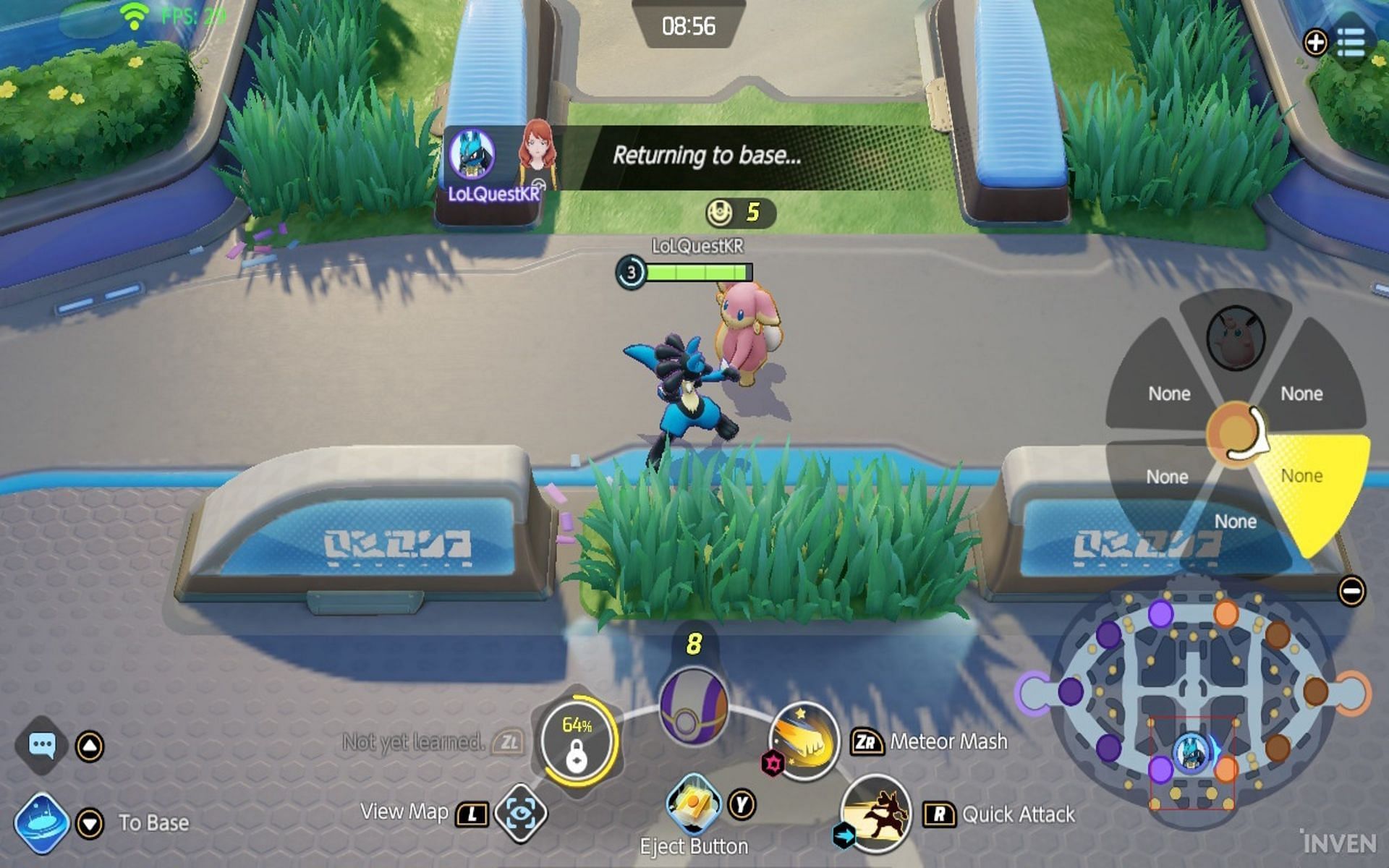The image size is (1389, 868).
Task: Open the list menu icon
Action: point(1350,43)
